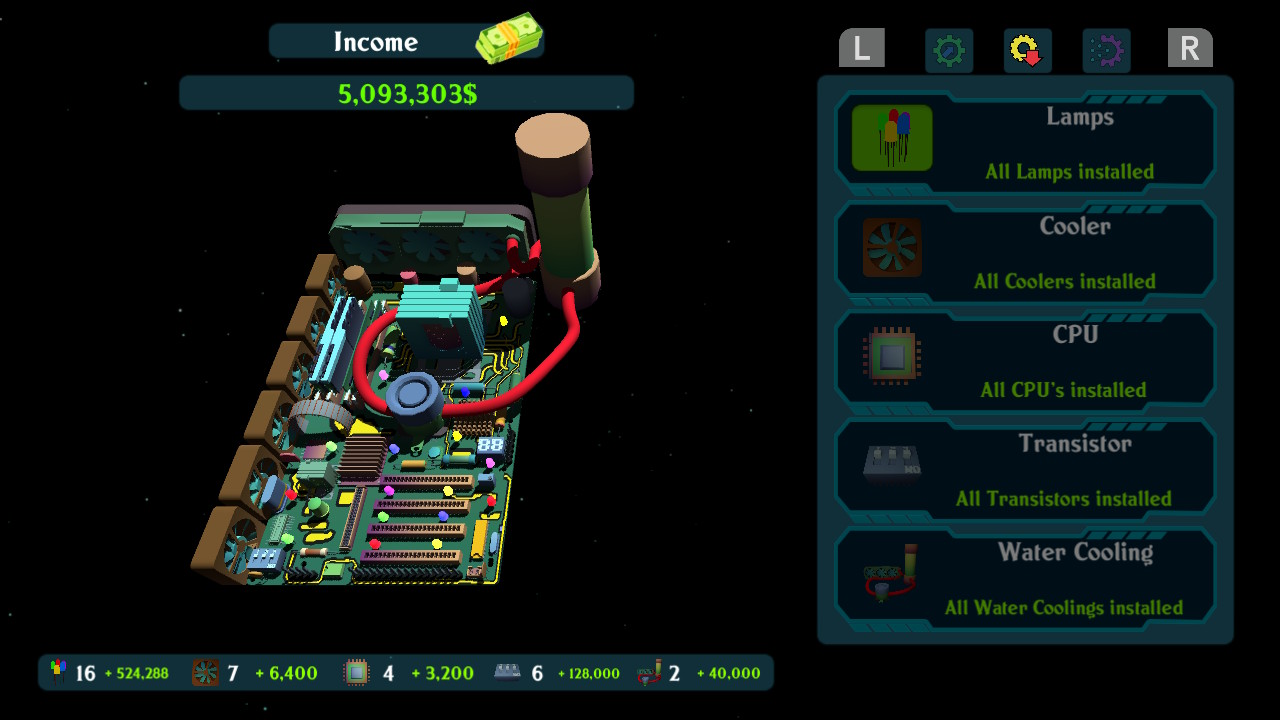Screen dimensions: 1280x720
Task: Switch to the L tab
Action: [861, 48]
